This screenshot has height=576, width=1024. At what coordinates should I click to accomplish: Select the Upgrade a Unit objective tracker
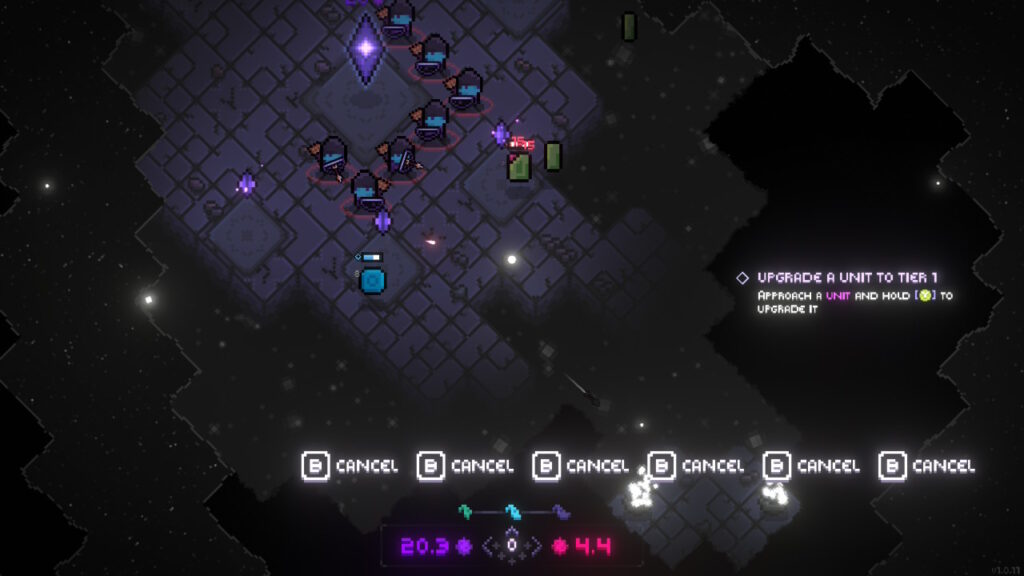[847, 277]
